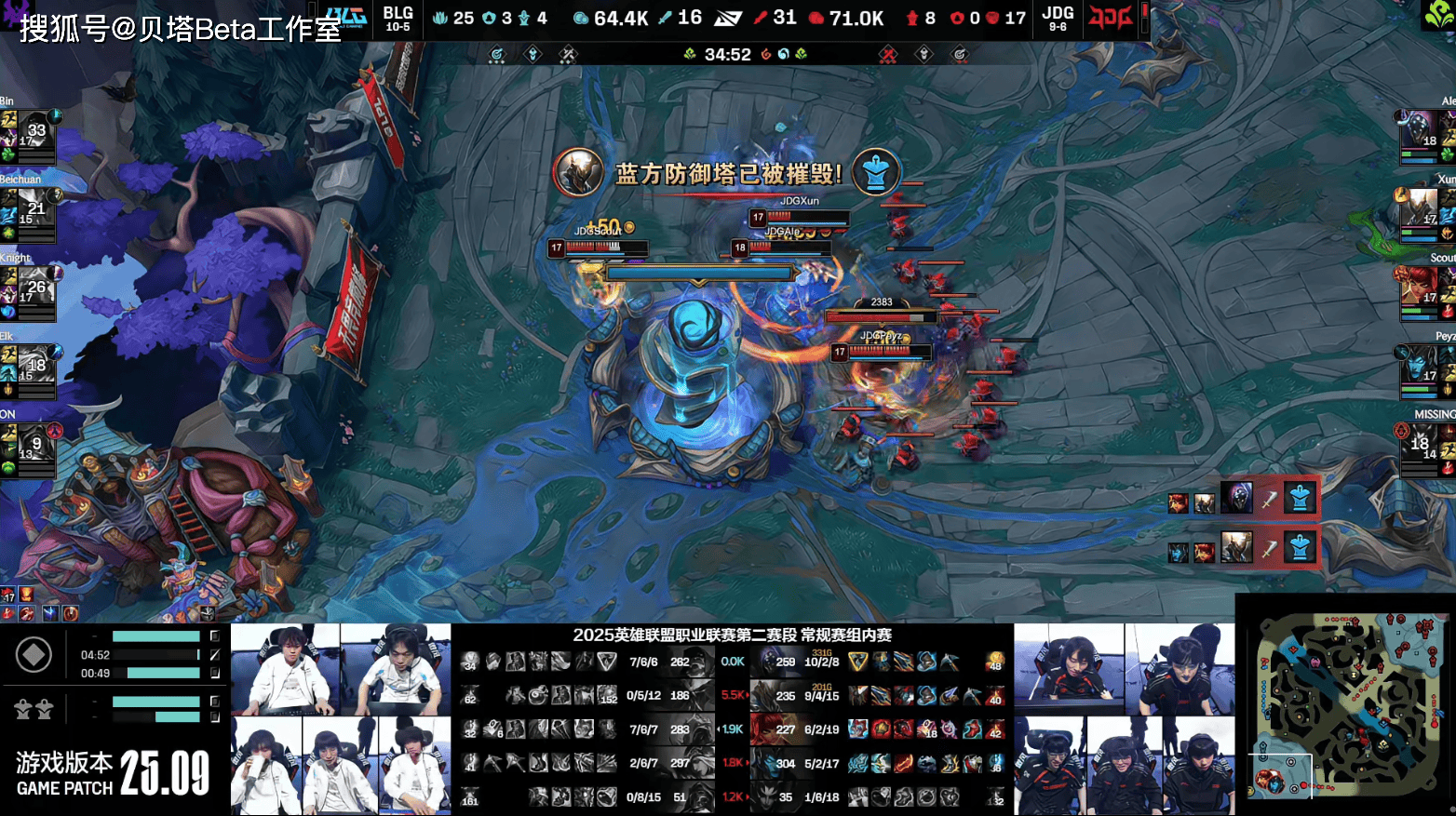Select Scout's champion portrait
This screenshot has height=816, width=1456.
(x=1421, y=292)
